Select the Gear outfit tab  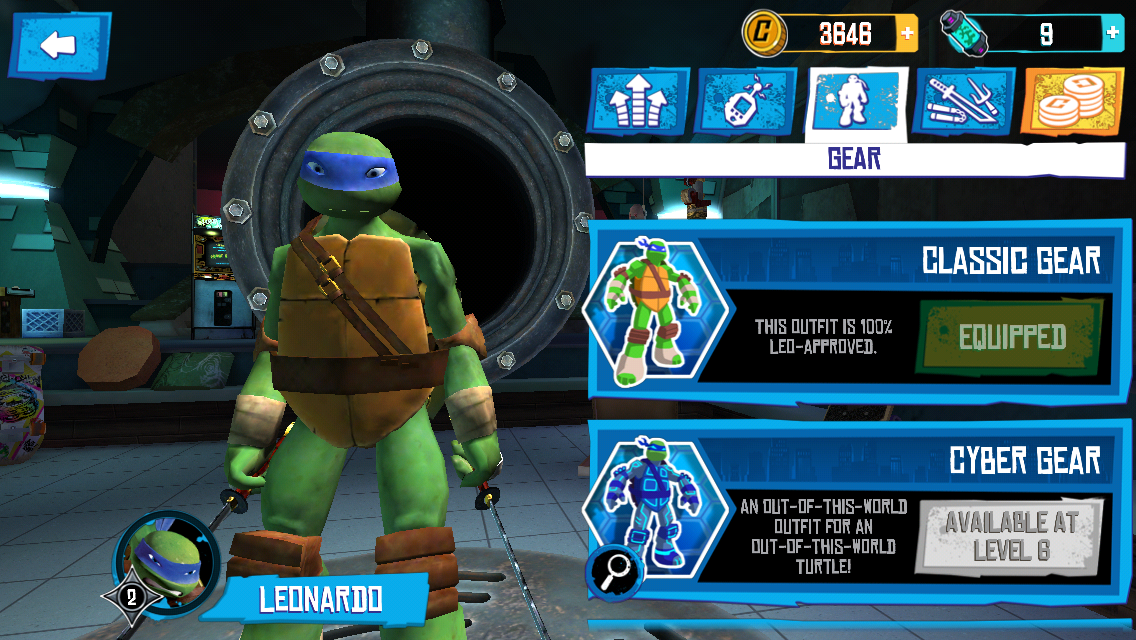point(856,103)
